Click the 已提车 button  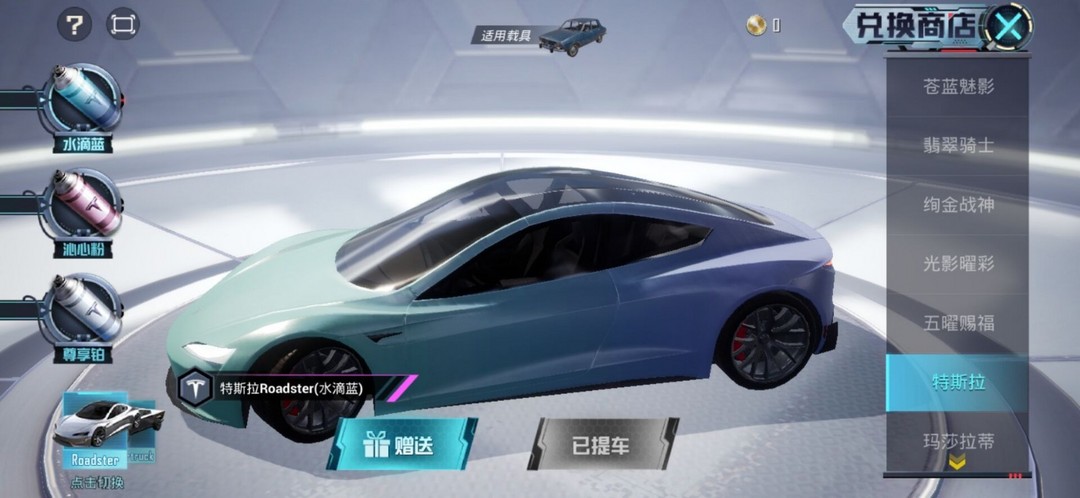pyautogui.click(x=602, y=445)
